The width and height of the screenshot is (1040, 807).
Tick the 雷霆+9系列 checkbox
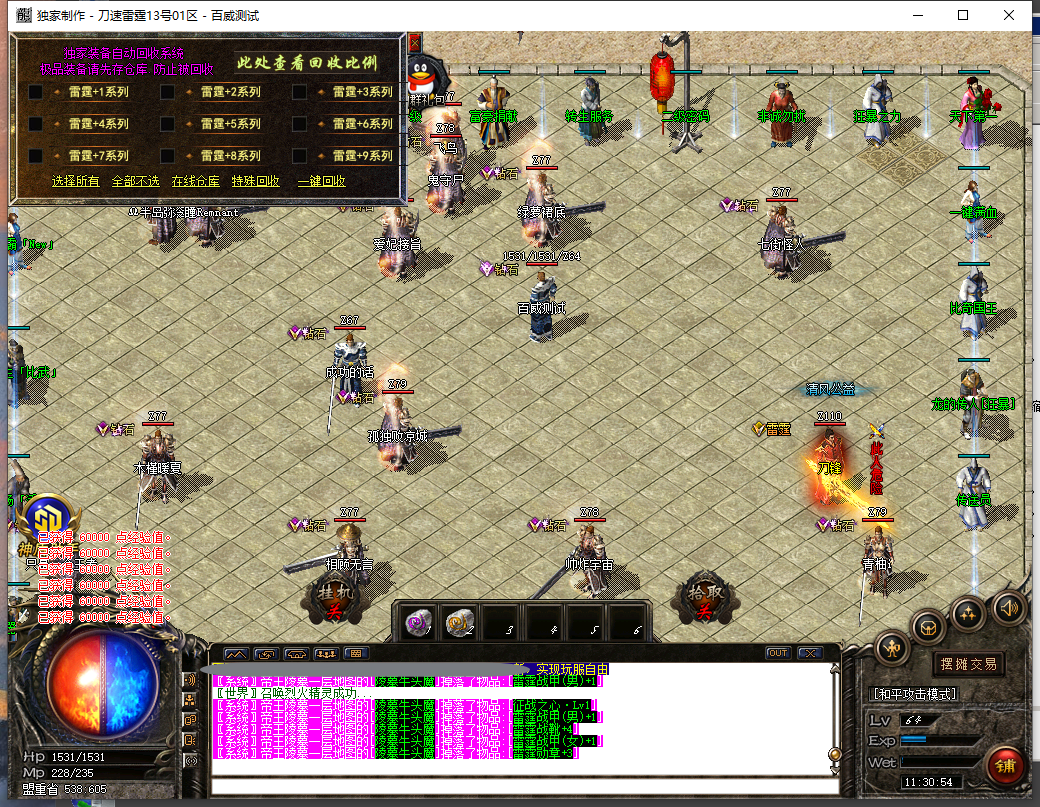coord(300,156)
